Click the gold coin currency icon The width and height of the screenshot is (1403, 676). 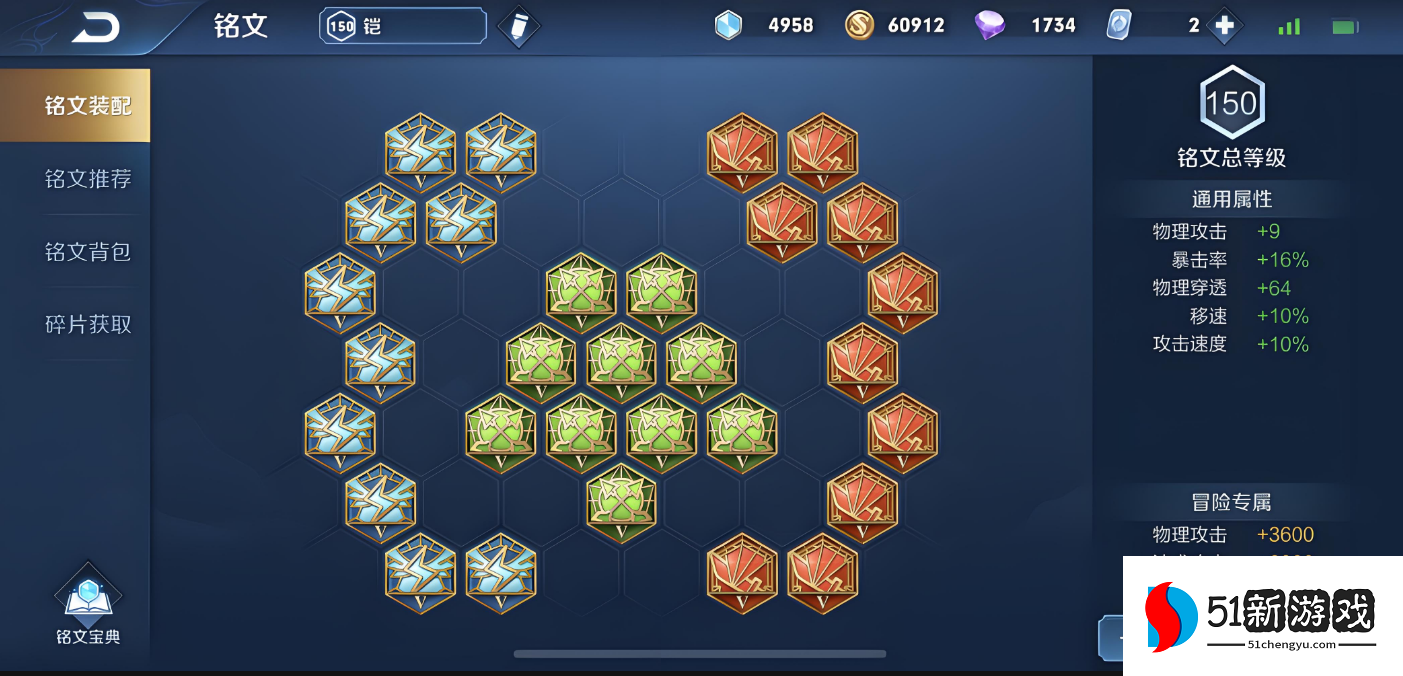click(x=859, y=26)
